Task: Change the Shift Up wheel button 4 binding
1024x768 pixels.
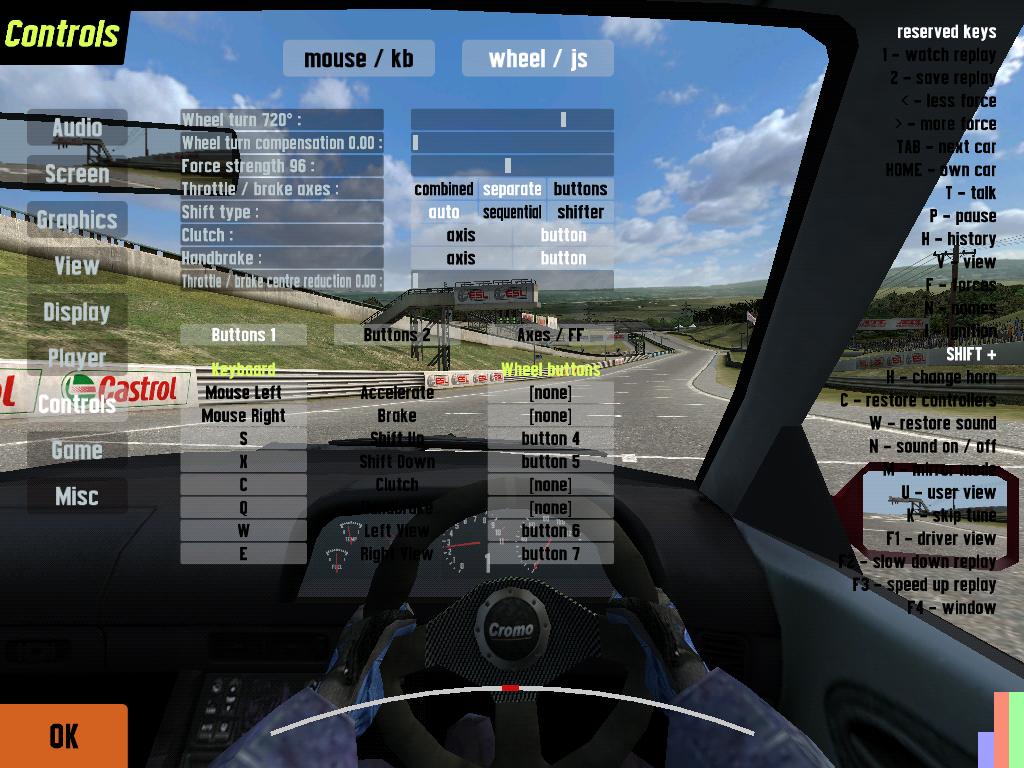Action: coord(550,439)
